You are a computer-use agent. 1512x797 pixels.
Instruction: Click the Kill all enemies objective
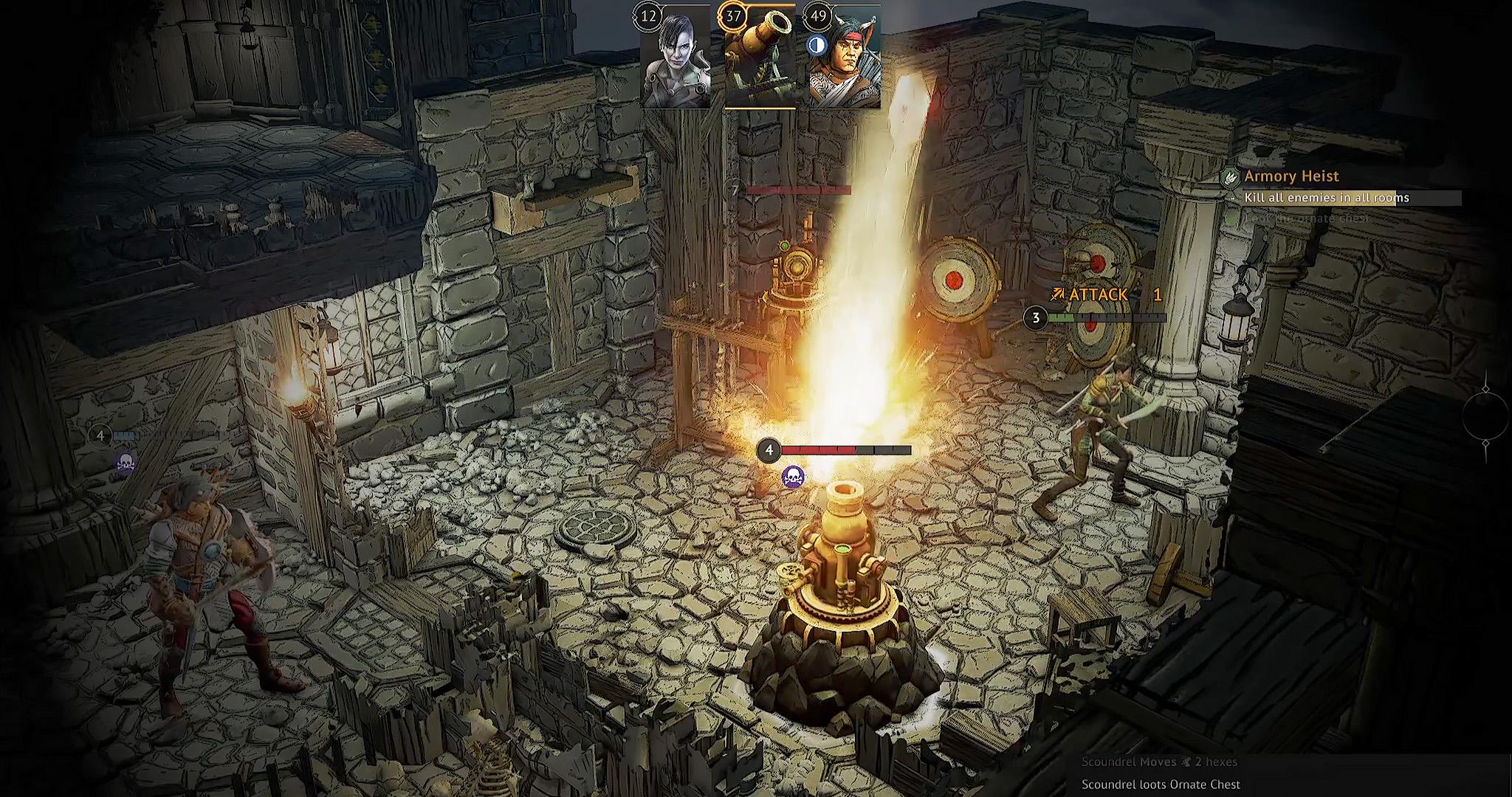coord(1326,198)
